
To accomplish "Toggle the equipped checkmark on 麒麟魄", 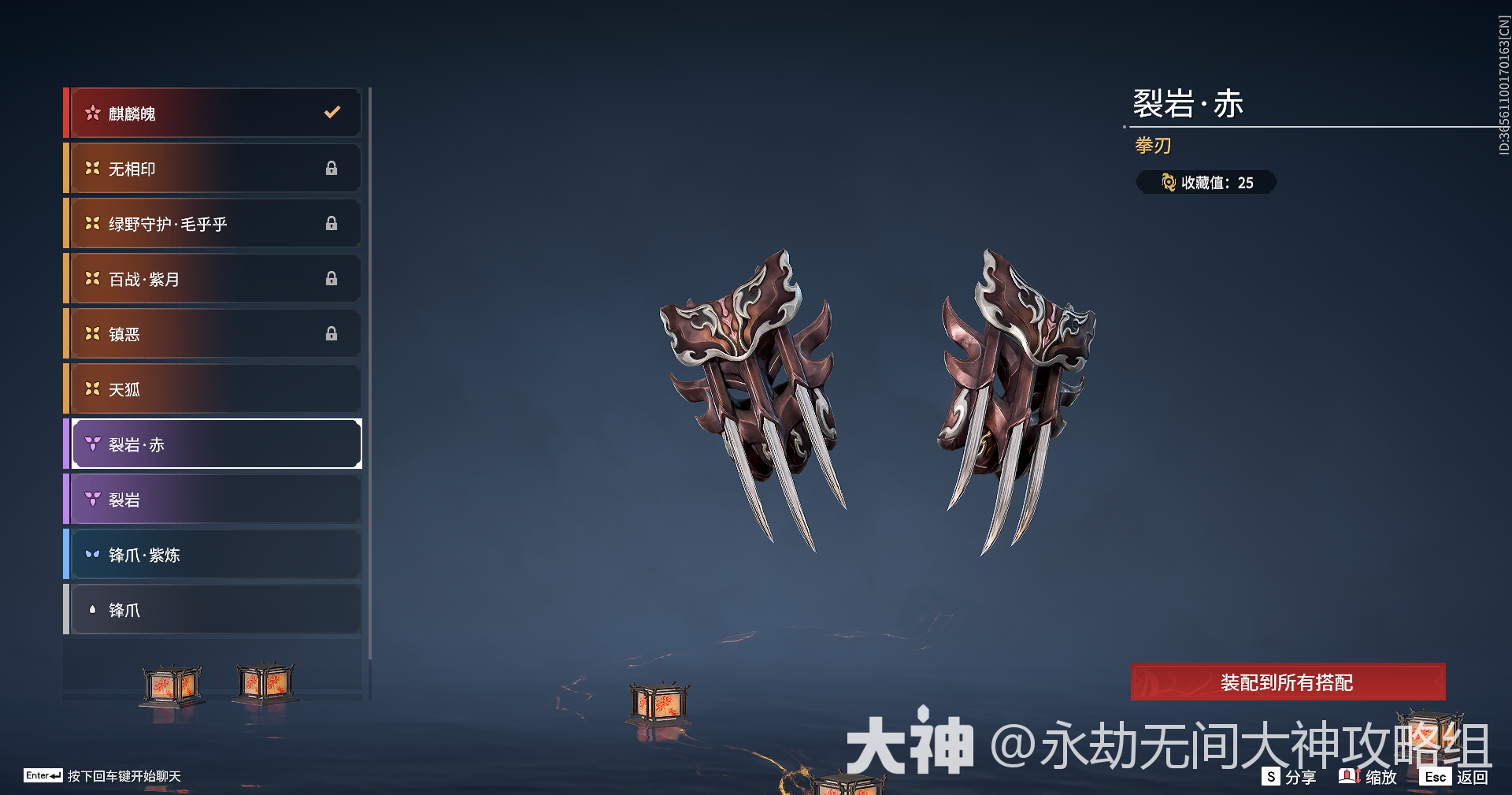I will (x=332, y=112).
